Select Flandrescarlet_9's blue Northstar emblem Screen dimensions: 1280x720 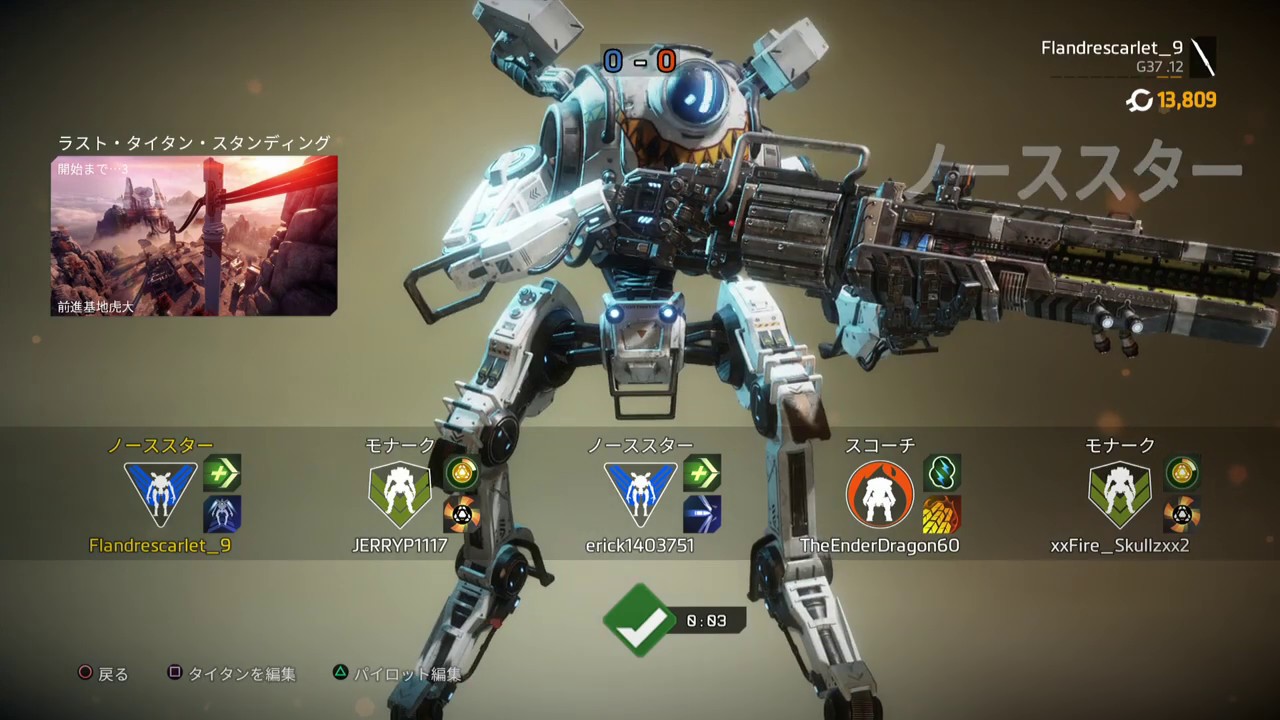[x=160, y=494]
